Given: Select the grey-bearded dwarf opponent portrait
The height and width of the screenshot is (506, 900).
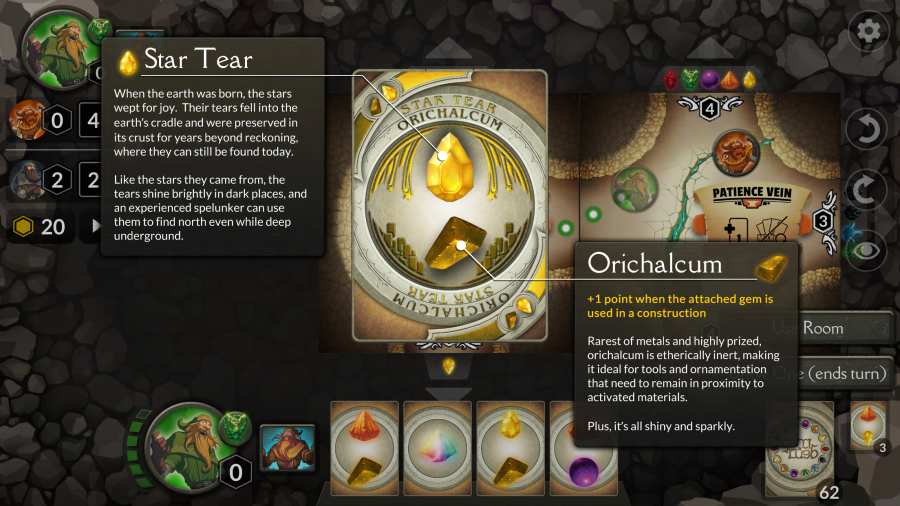Looking at the screenshot, I should (25, 180).
